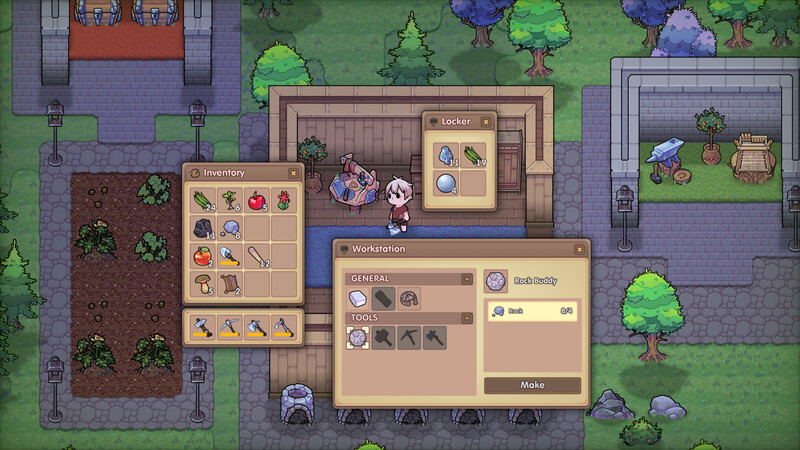The height and width of the screenshot is (450, 800).
Task: Select the shovel in the inventory
Action: pos(229,255)
